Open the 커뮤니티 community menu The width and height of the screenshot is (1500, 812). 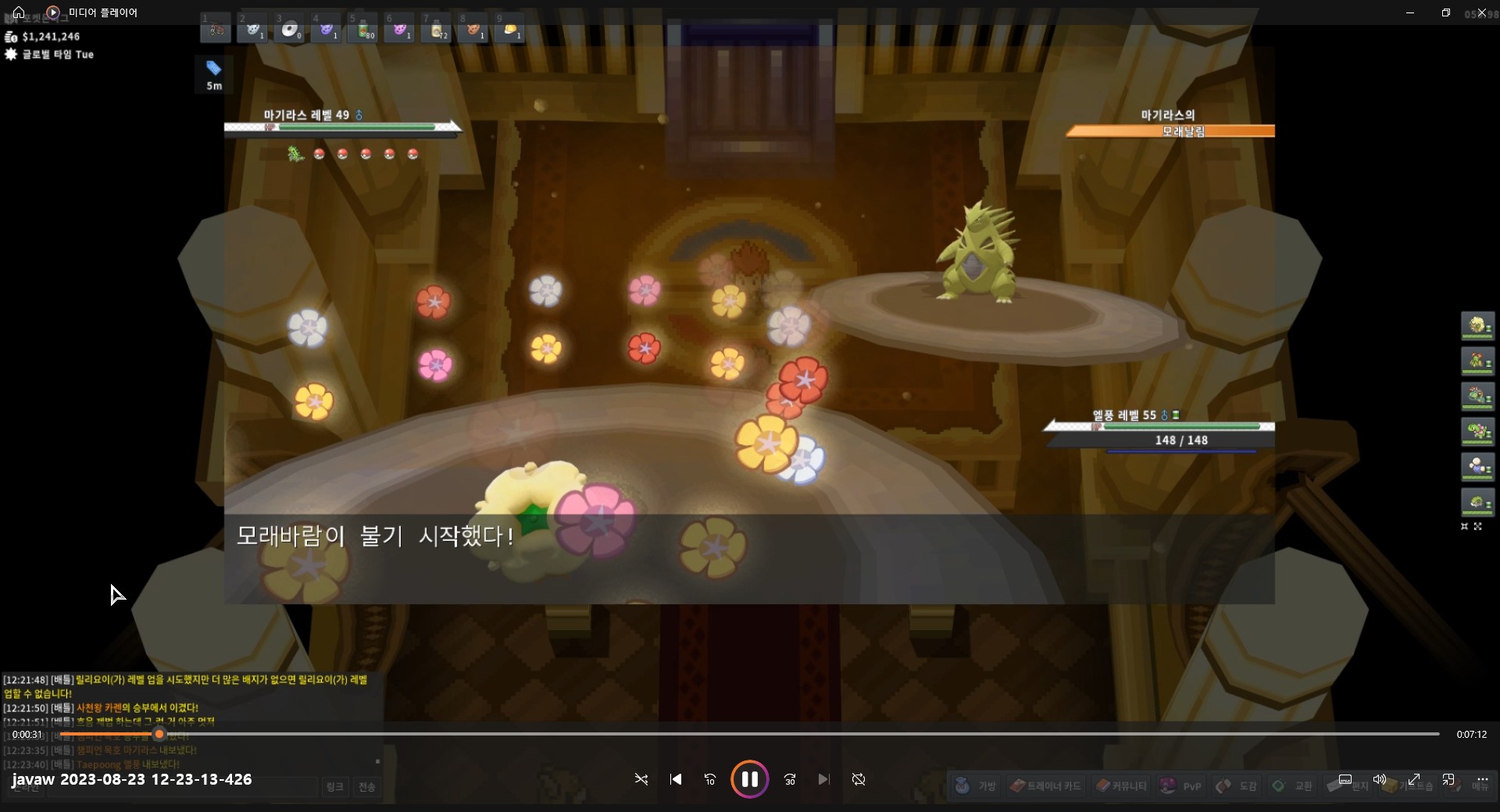click(x=1121, y=785)
